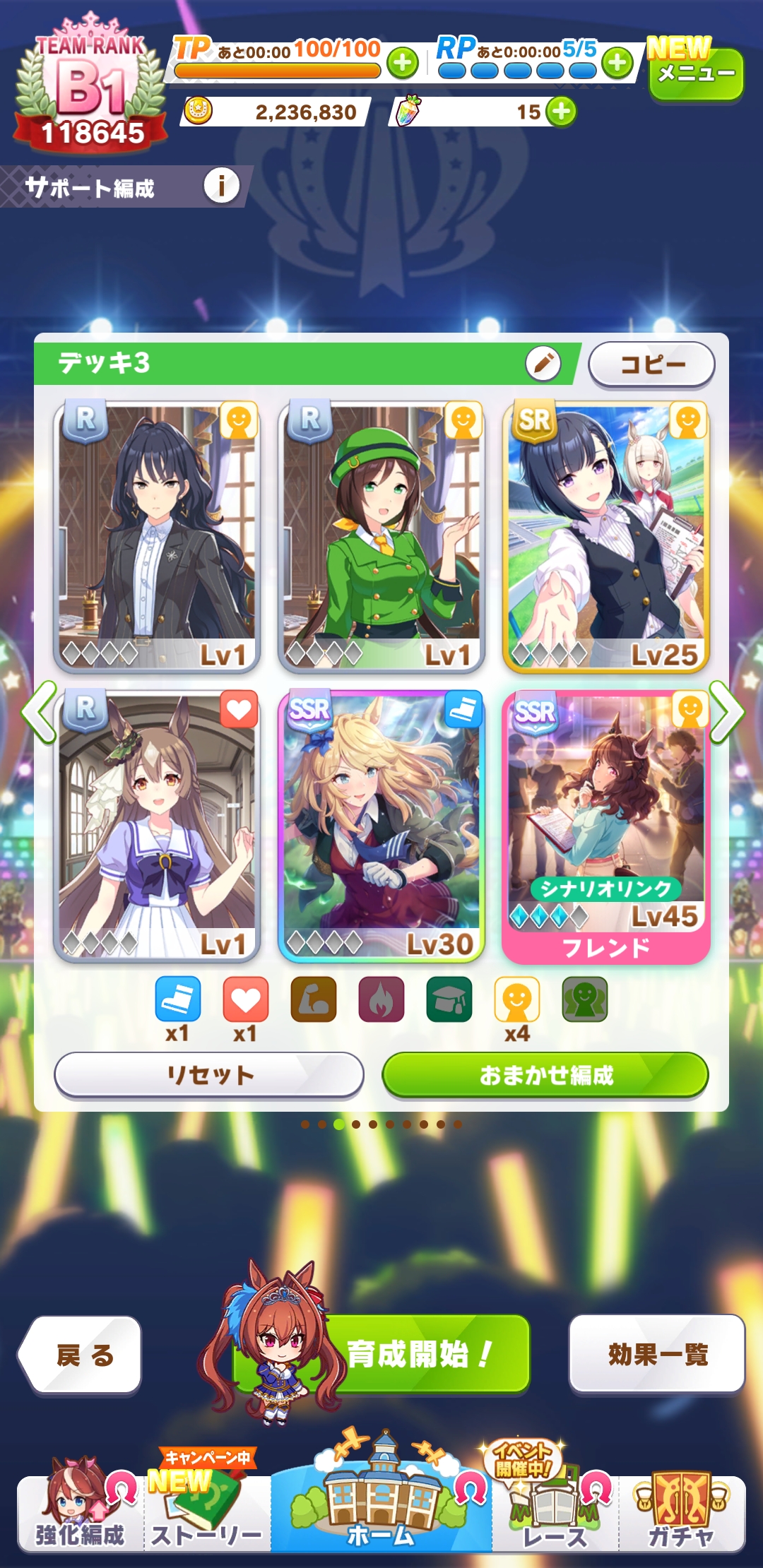Reset the deck with リセット

pos(209,1075)
